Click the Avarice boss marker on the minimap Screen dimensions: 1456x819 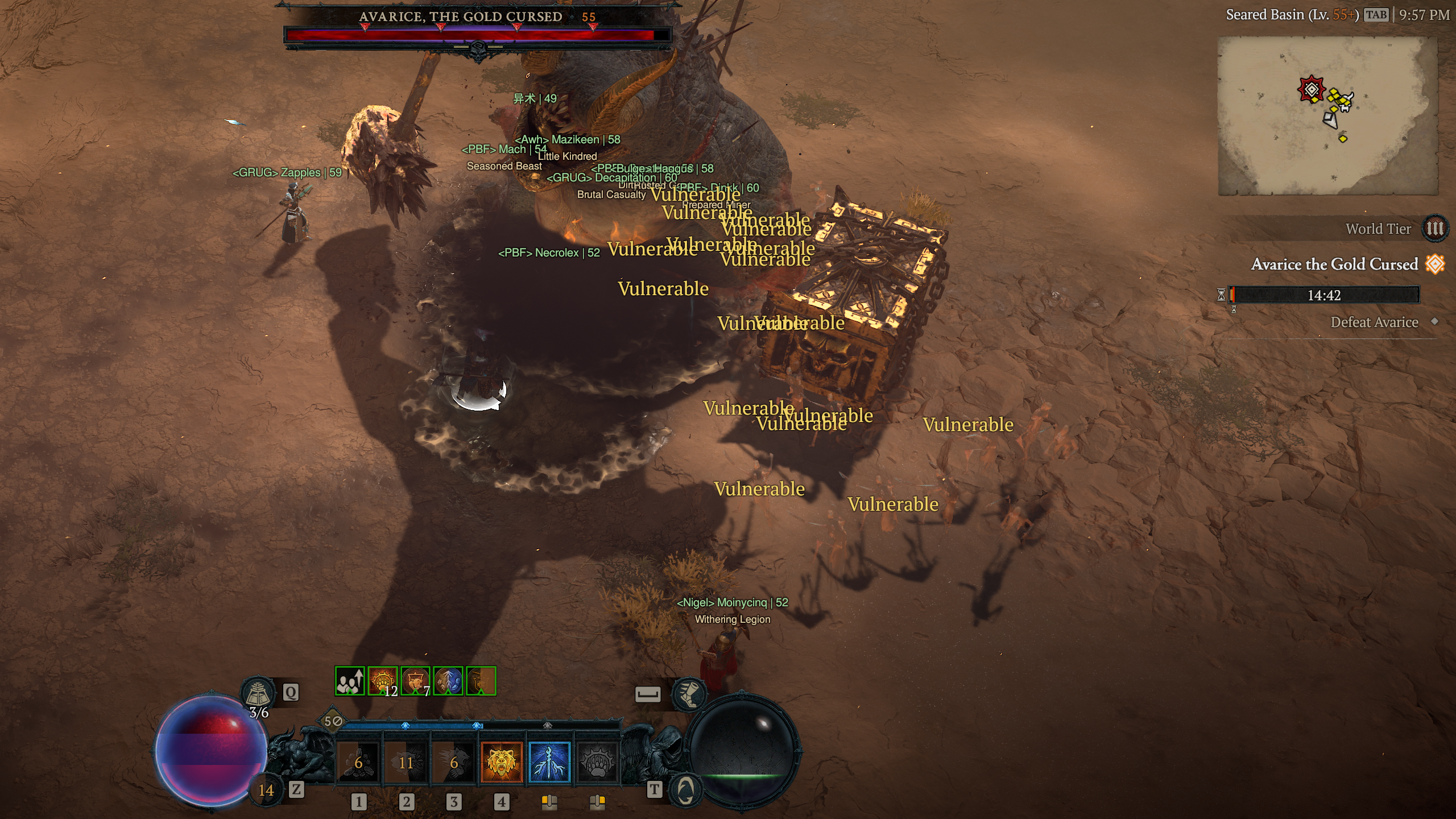(1311, 90)
